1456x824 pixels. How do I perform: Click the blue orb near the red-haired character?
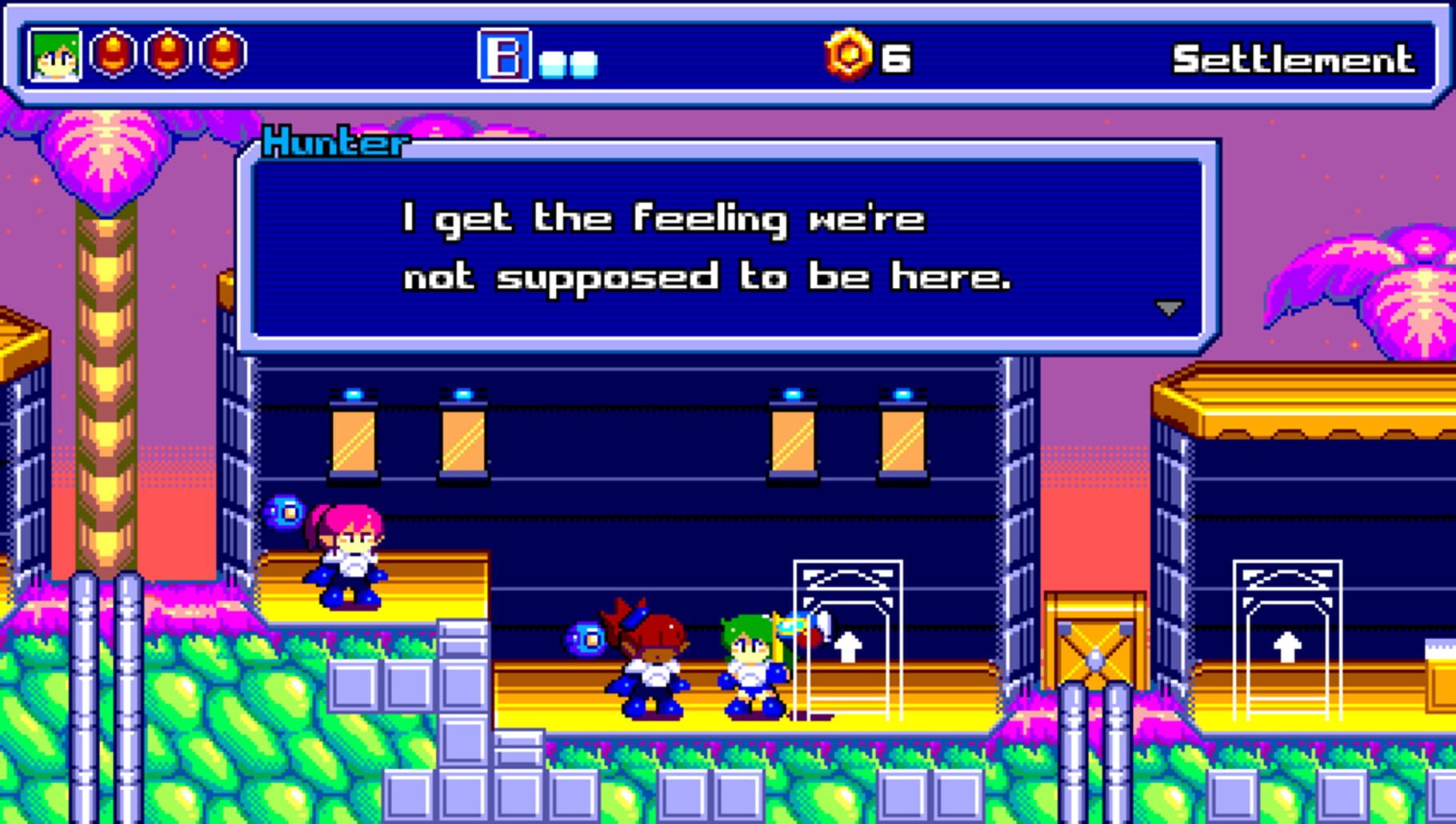tap(588, 638)
